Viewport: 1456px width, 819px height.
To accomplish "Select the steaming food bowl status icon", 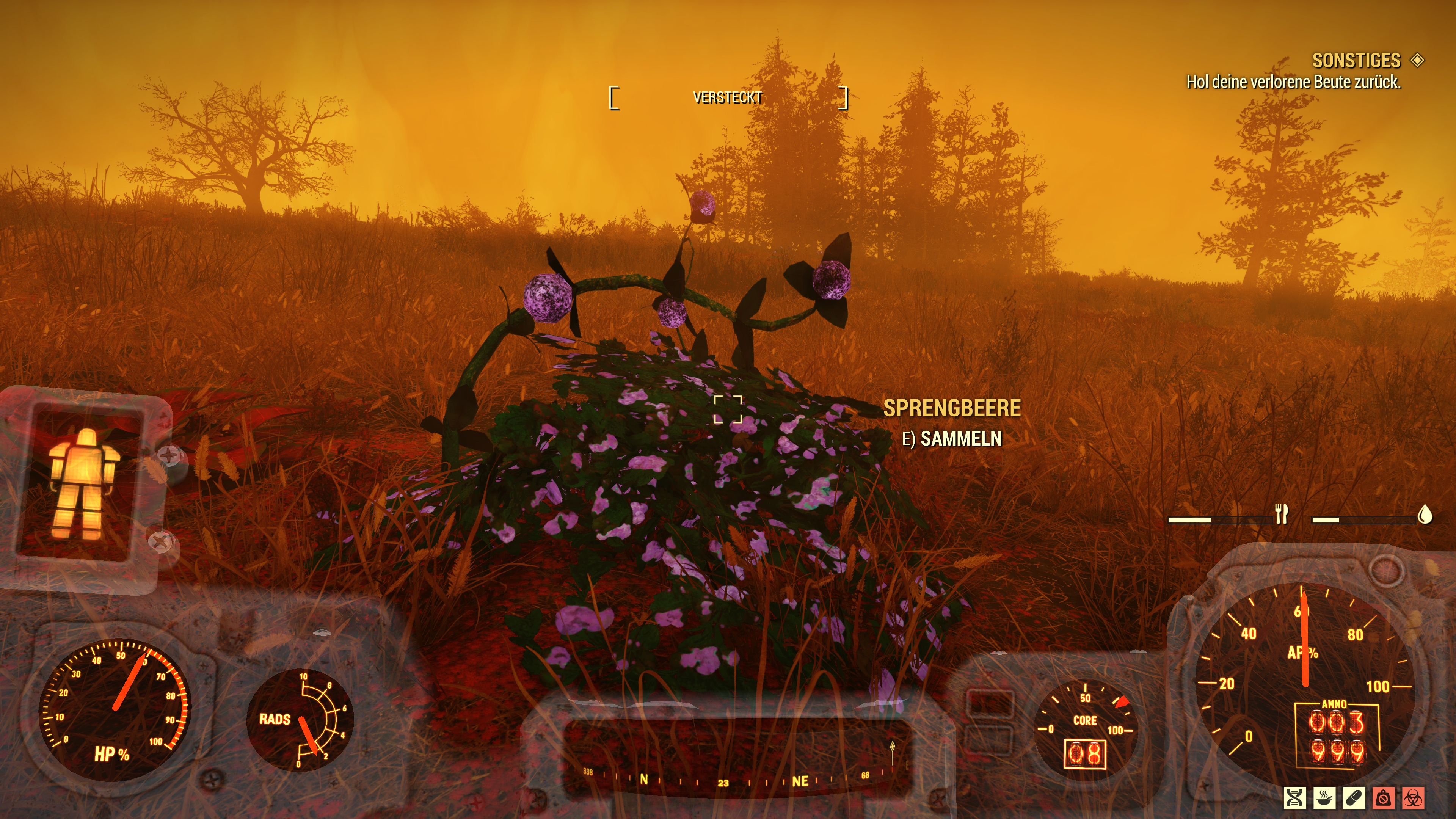I will (x=1324, y=798).
